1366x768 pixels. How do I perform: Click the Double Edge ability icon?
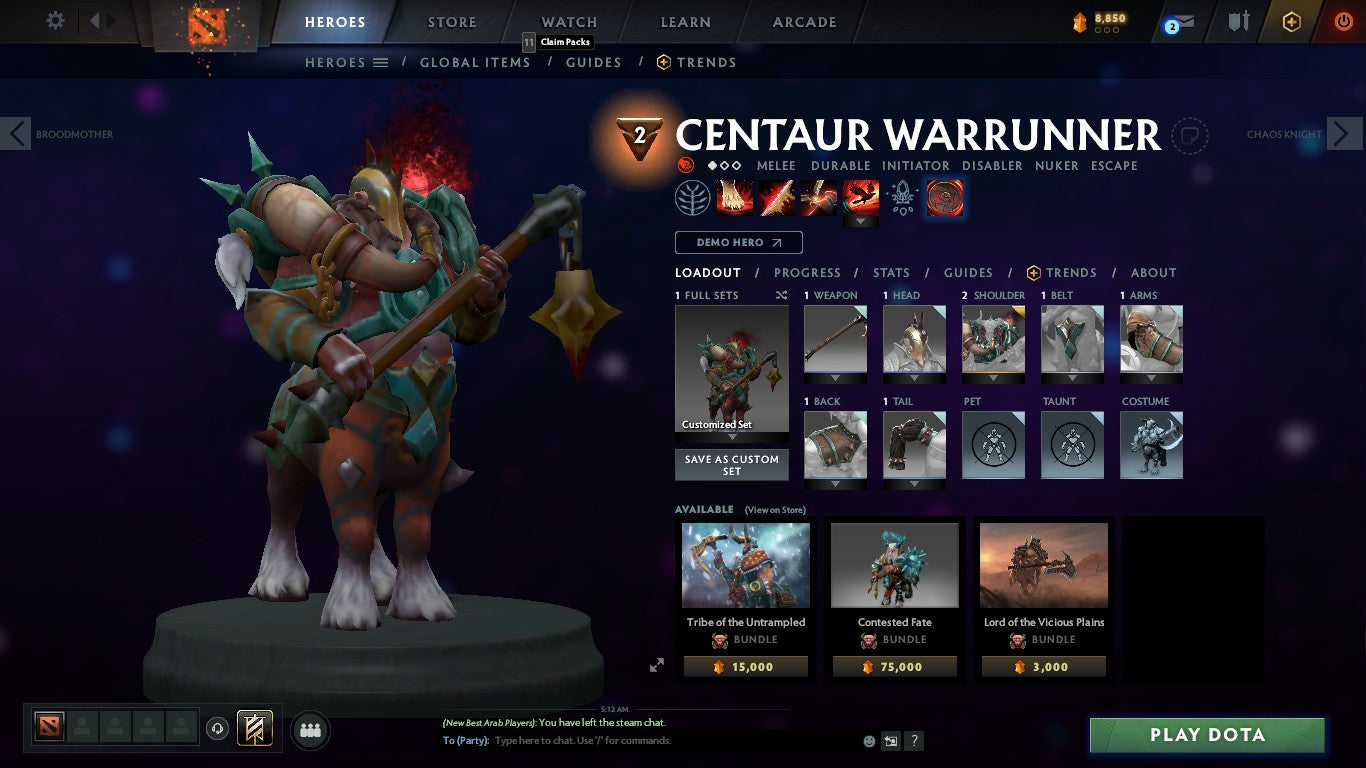coord(777,197)
